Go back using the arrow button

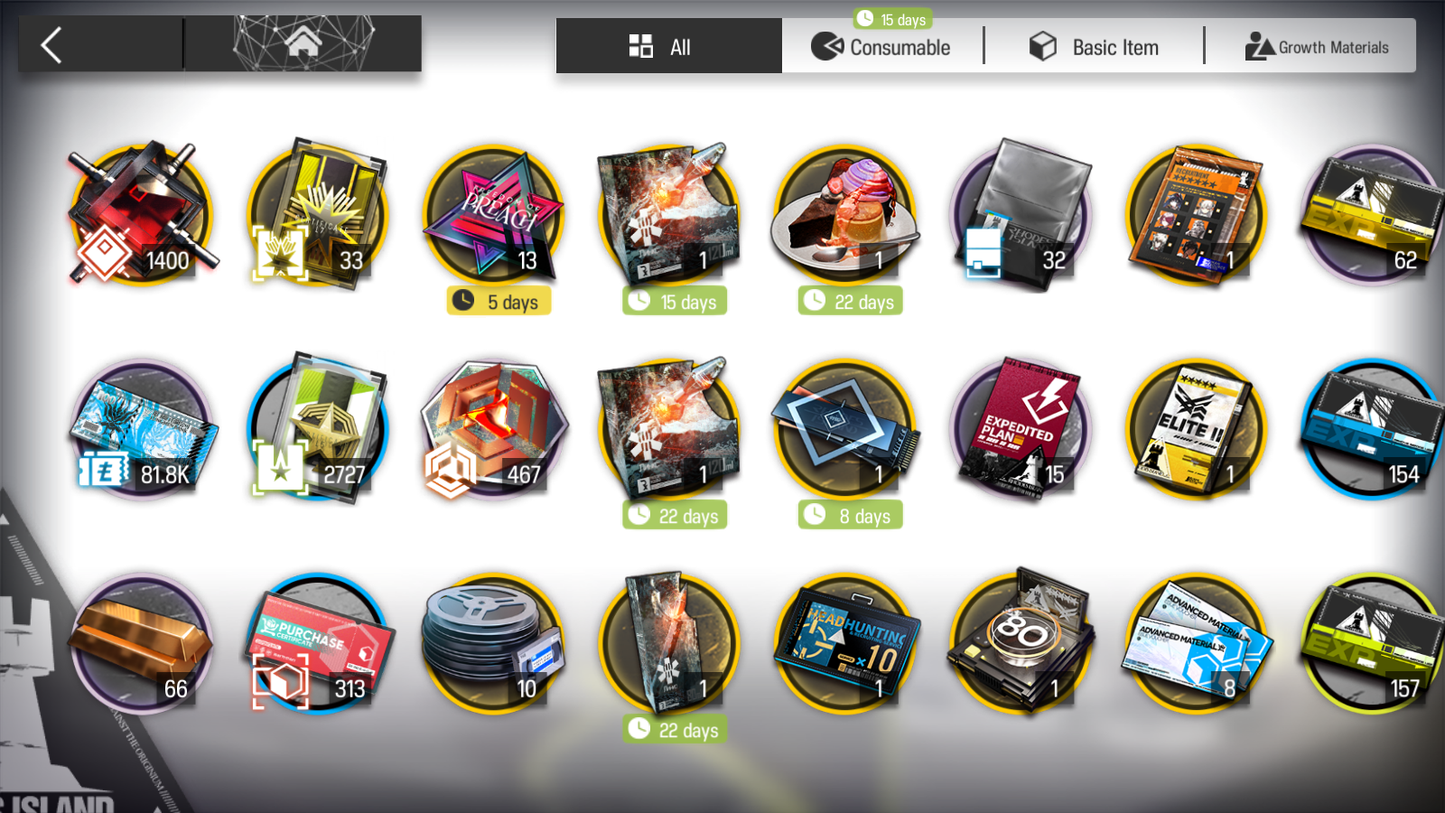52,45
